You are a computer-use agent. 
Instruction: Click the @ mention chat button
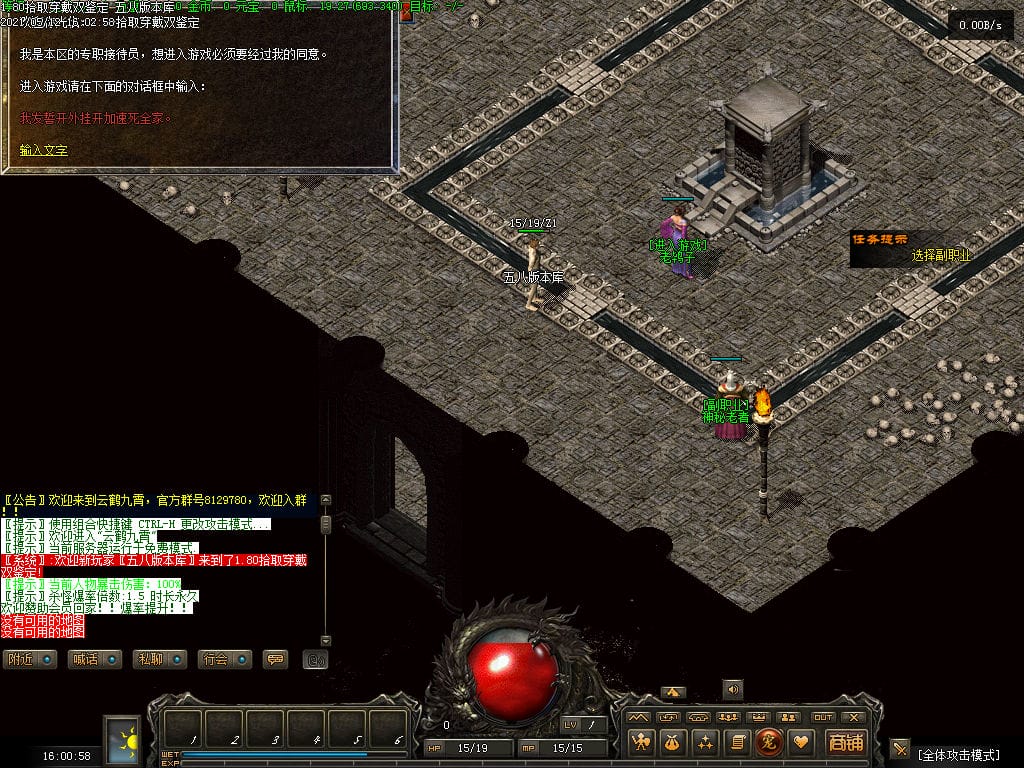[316, 659]
